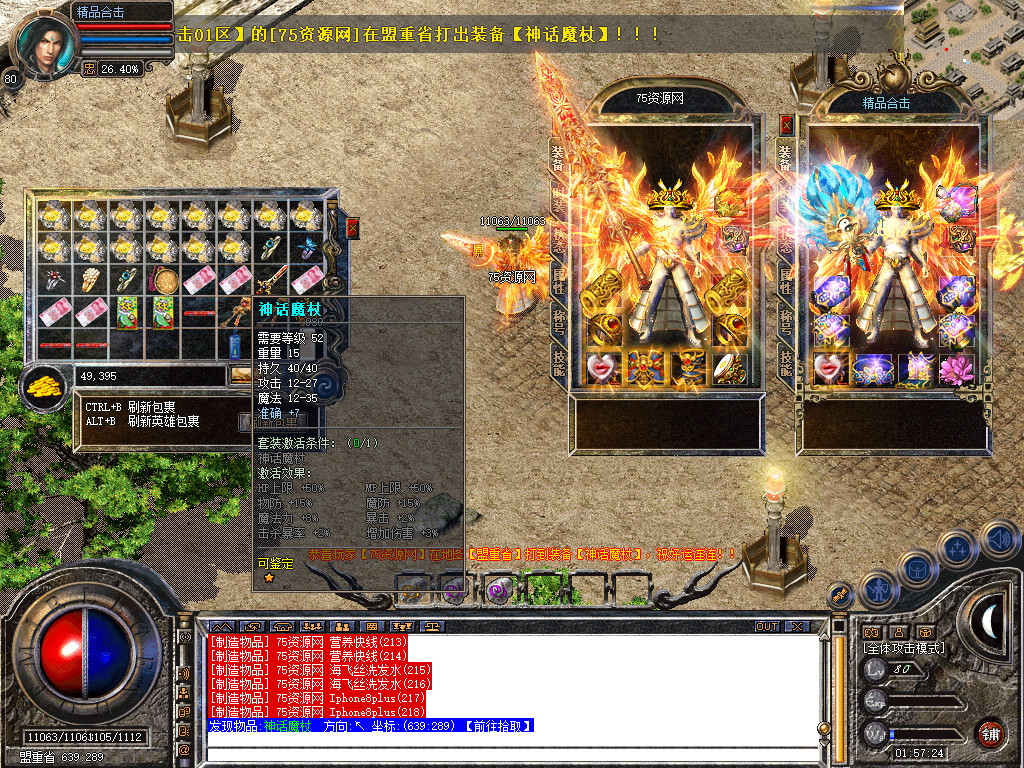Click the 【前往拾取】 link in chat
Image resolution: width=1024 pixels, height=768 pixels.
[x=496, y=726]
